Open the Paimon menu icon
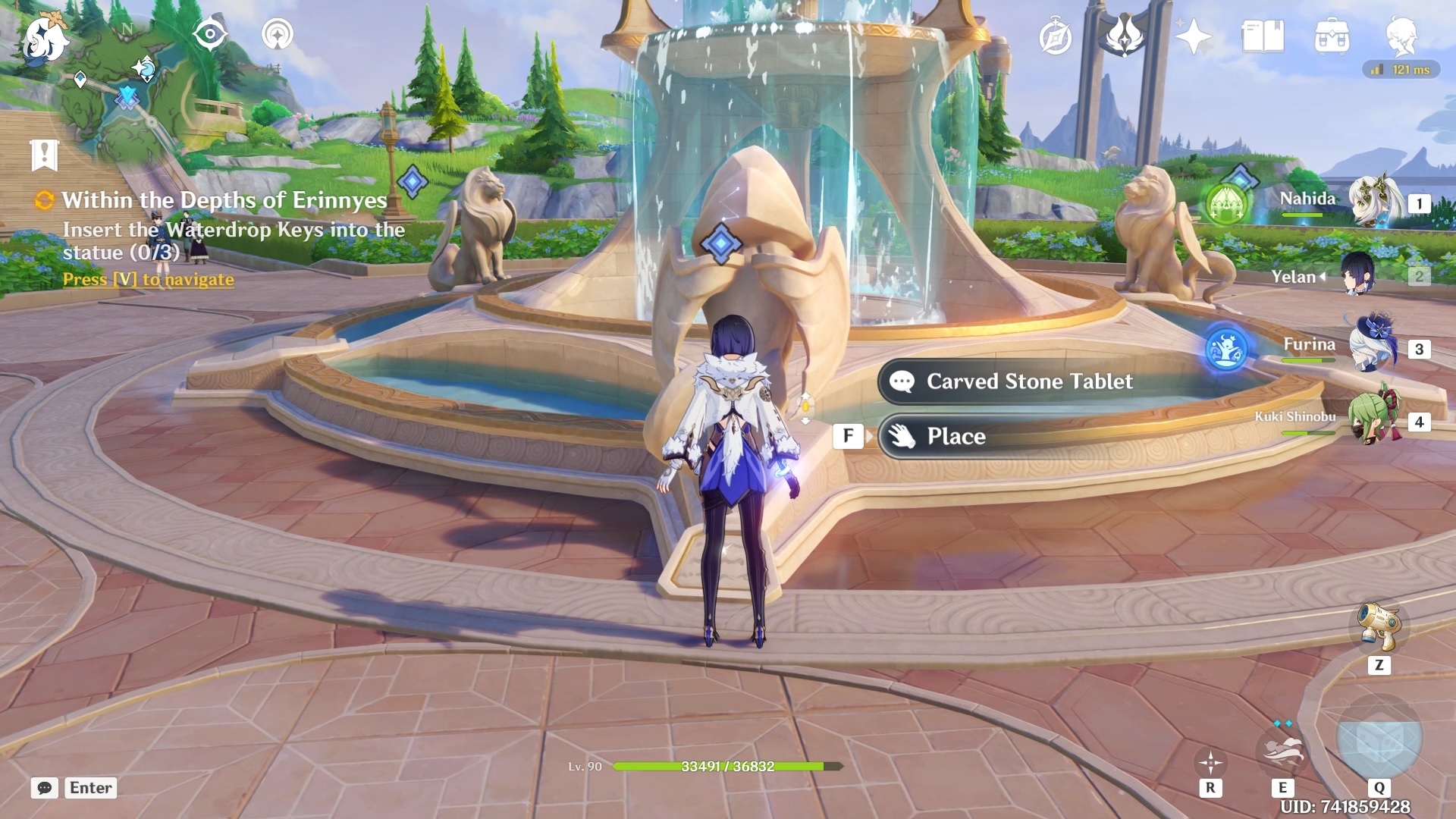The image size is (1456, 819). [44, 39]
